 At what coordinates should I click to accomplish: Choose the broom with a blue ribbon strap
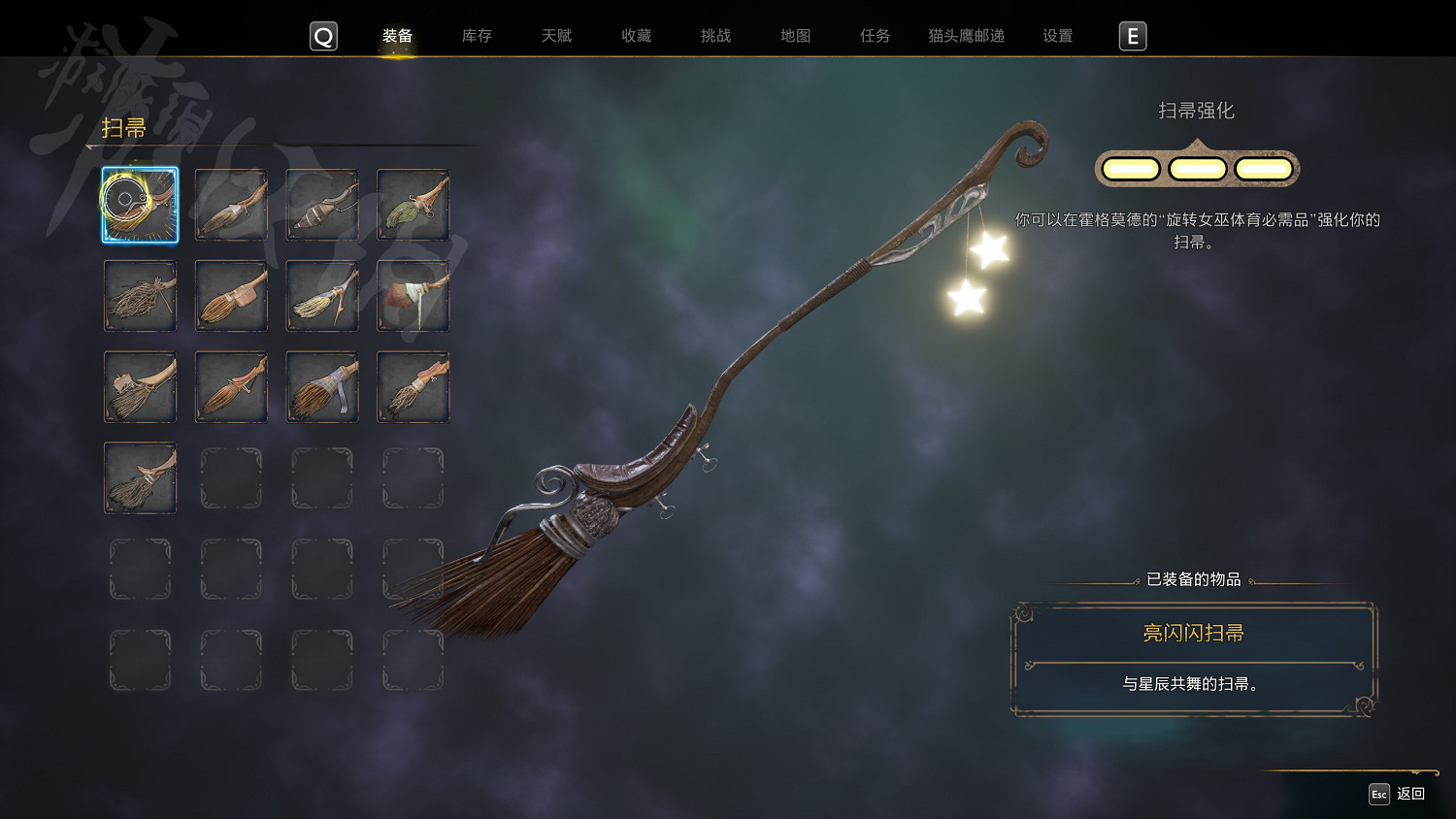click(x=321, y=386)
